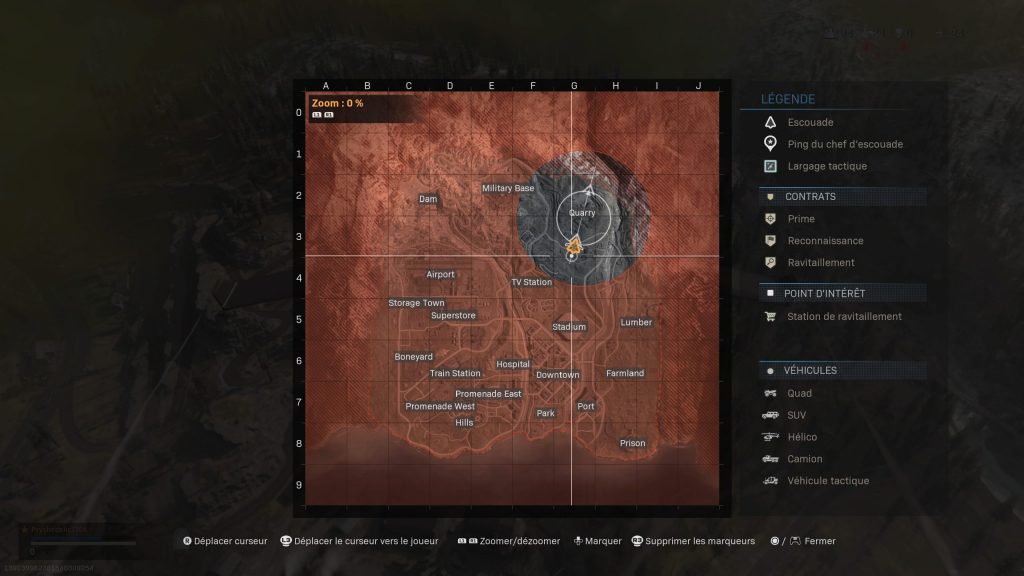The image size is (1024, 576).
Task: Select the Prime contract legend entry
Action: [801, 219]
